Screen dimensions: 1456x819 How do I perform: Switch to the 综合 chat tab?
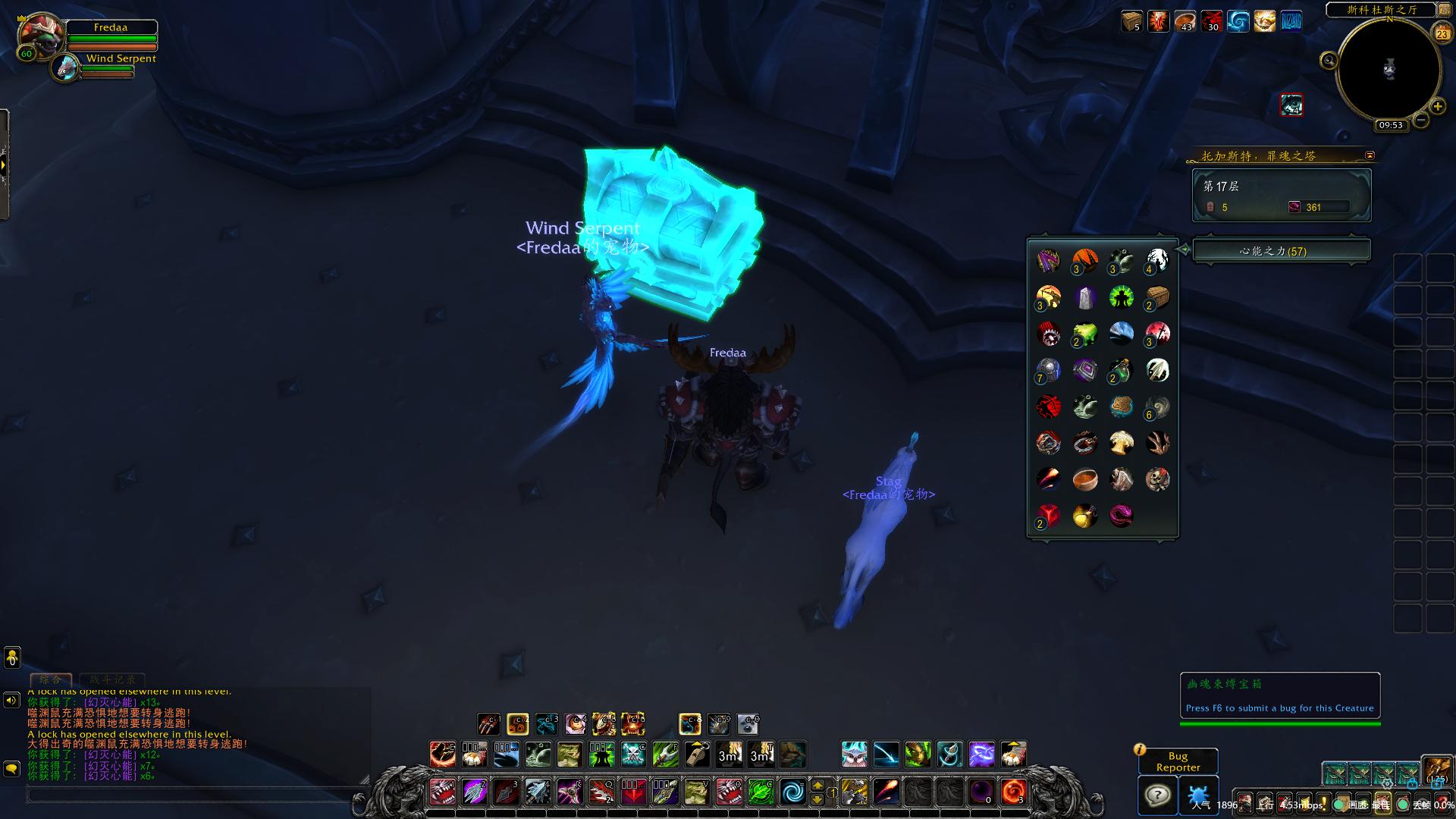[x=51, y=679]
